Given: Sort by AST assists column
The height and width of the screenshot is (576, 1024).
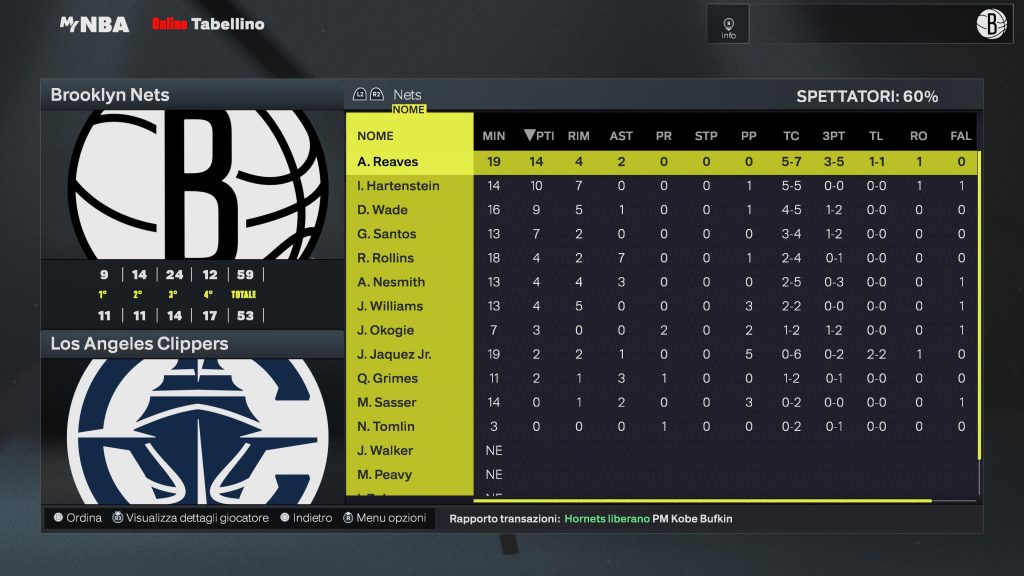Looking at the screenshot, I should coord(621,136).
